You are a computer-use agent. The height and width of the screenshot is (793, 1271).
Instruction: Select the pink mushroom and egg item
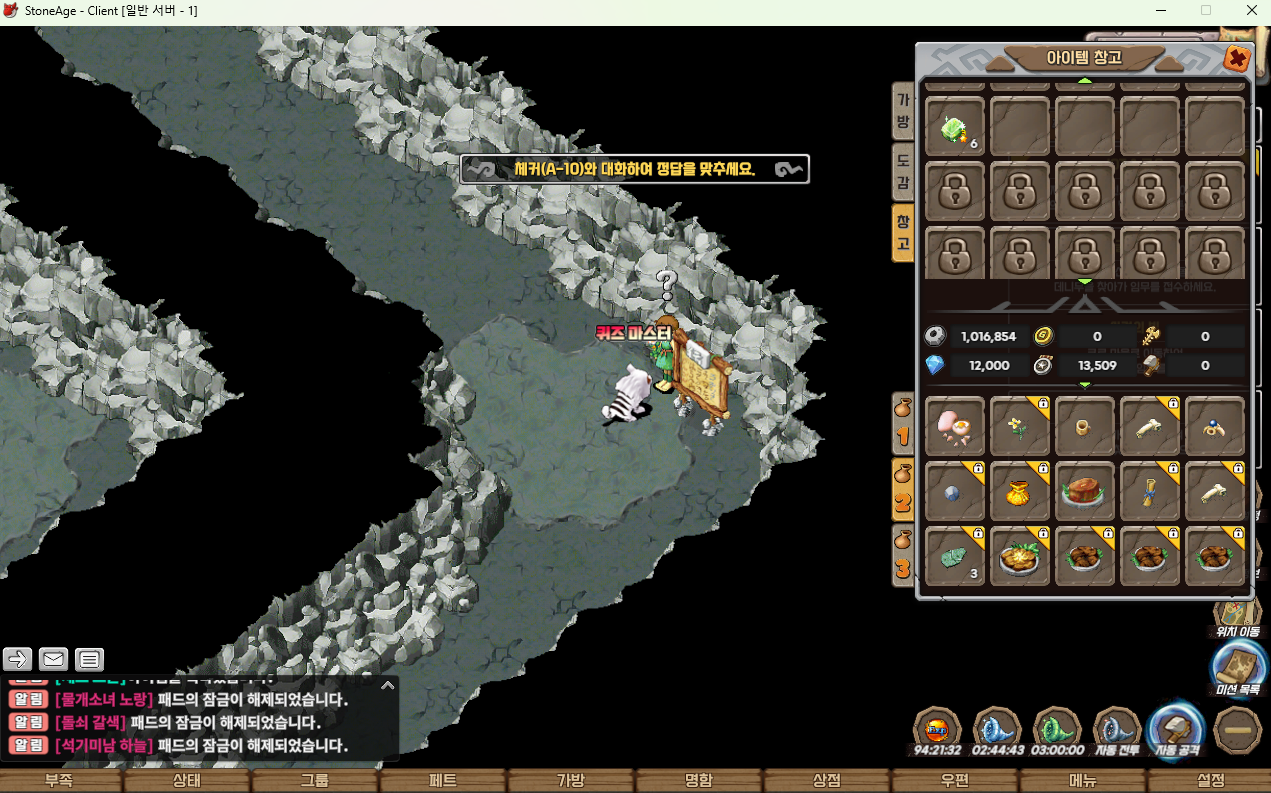[955, 427]
